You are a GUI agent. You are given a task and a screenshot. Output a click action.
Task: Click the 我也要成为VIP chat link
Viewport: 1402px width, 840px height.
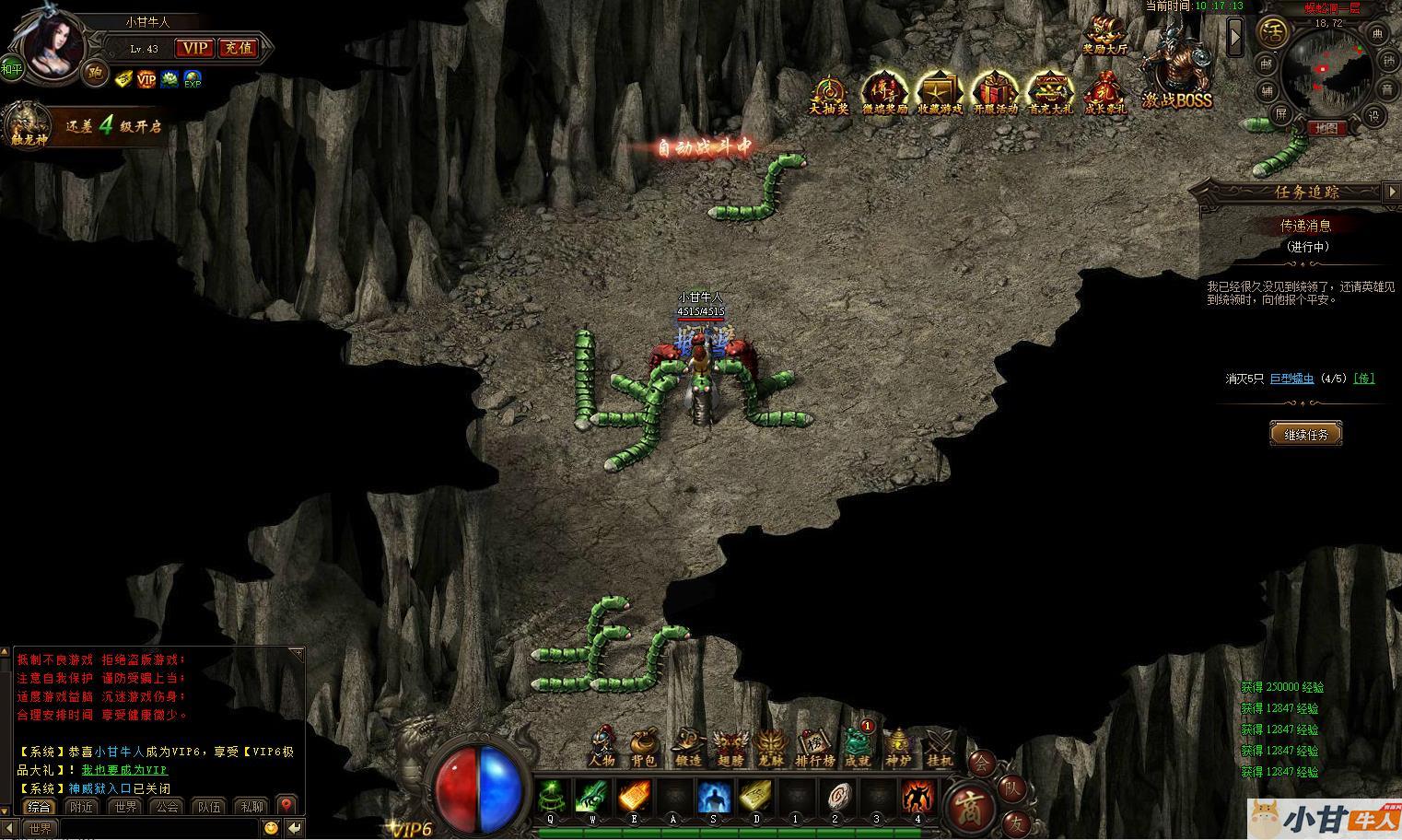coord(124,770)
